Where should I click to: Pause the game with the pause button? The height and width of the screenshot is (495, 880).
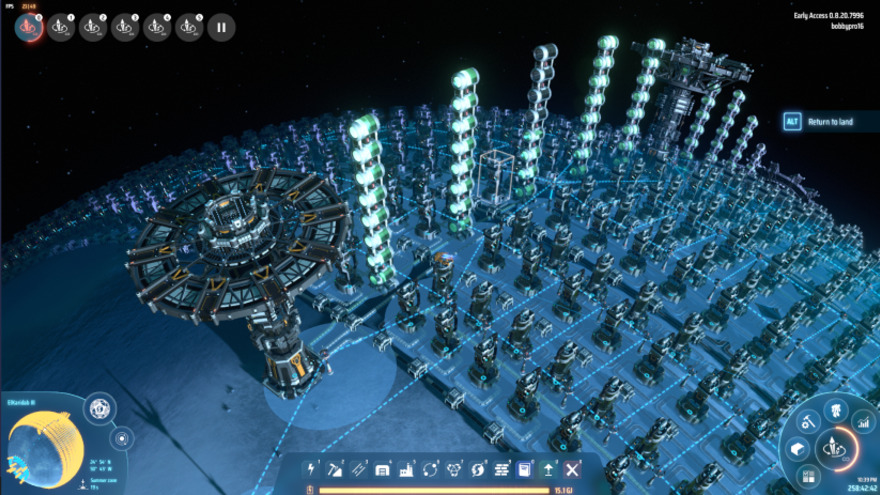click(x=221, y=27)
